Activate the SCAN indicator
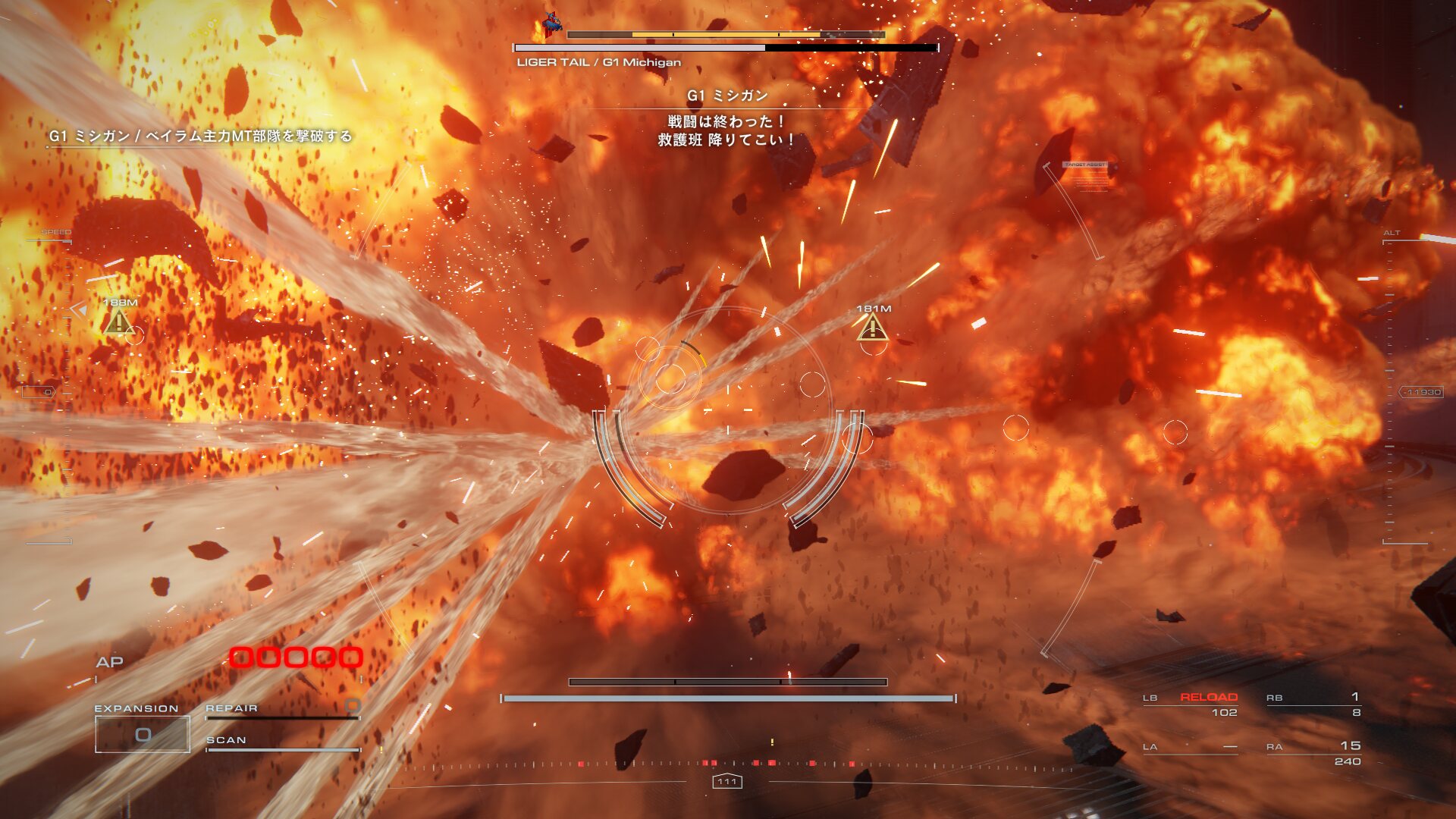Viewport: 1456px width, 819px height. click(x=281, y=741)
